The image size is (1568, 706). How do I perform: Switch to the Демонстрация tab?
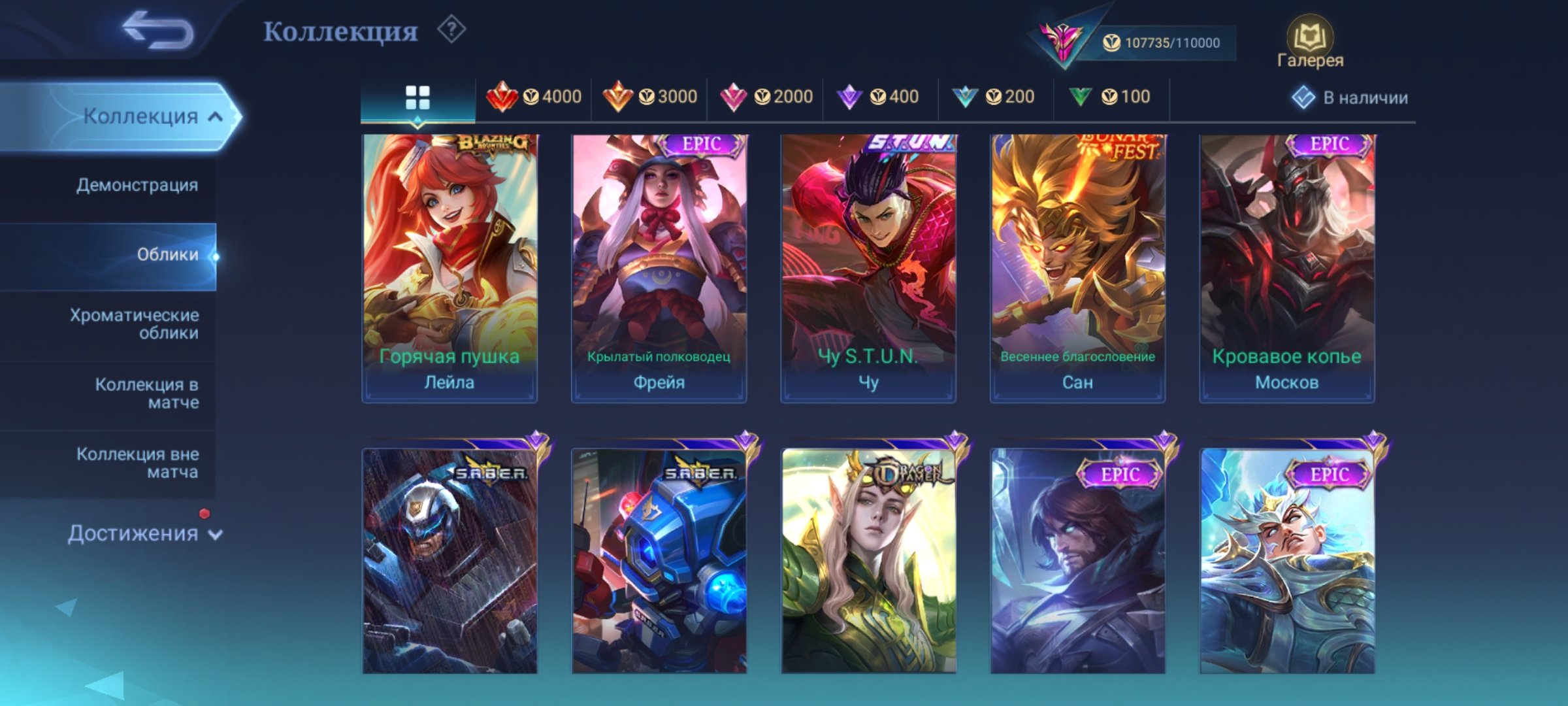pos(135,186)
